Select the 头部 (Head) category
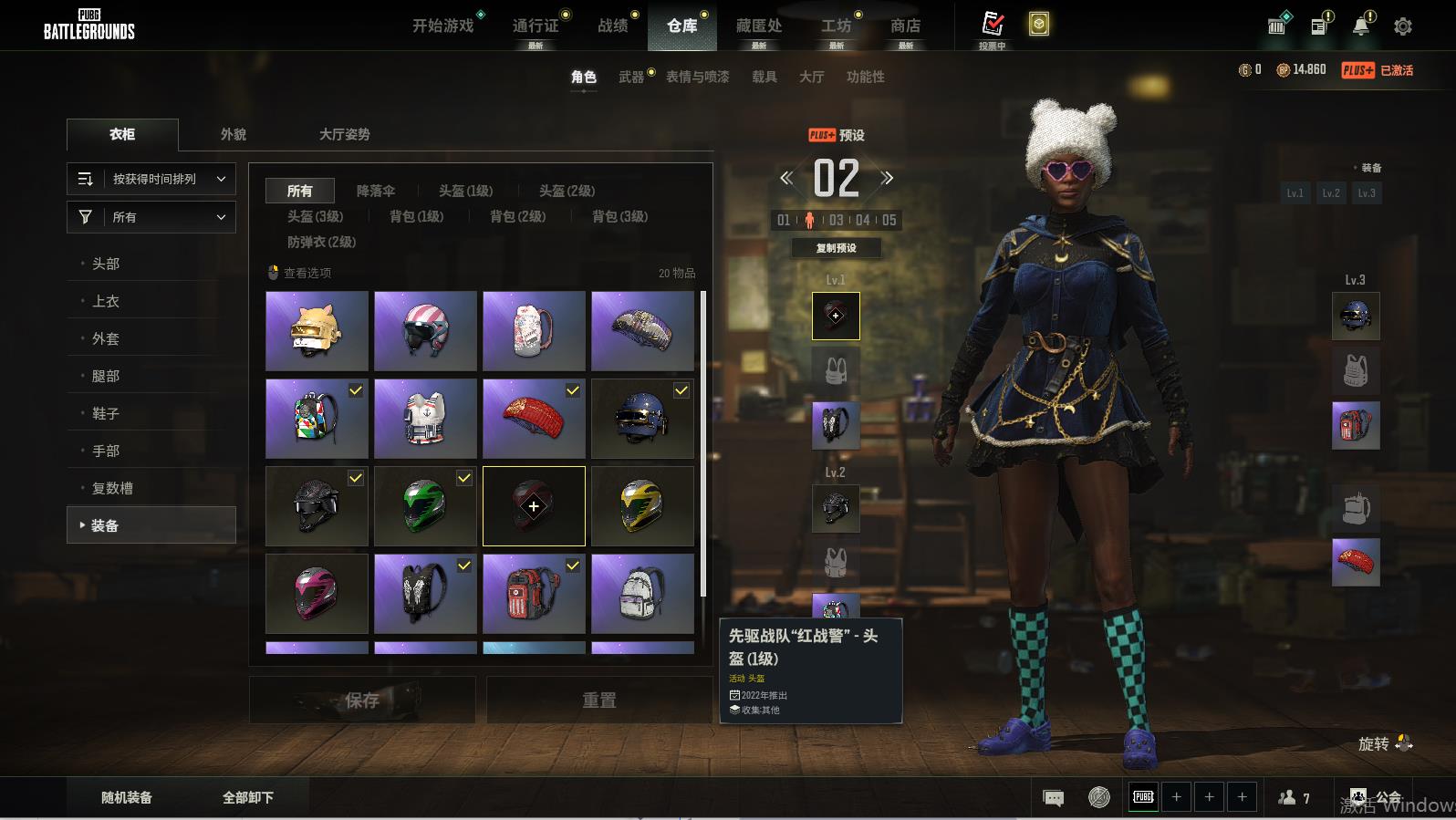 (106, 264)
